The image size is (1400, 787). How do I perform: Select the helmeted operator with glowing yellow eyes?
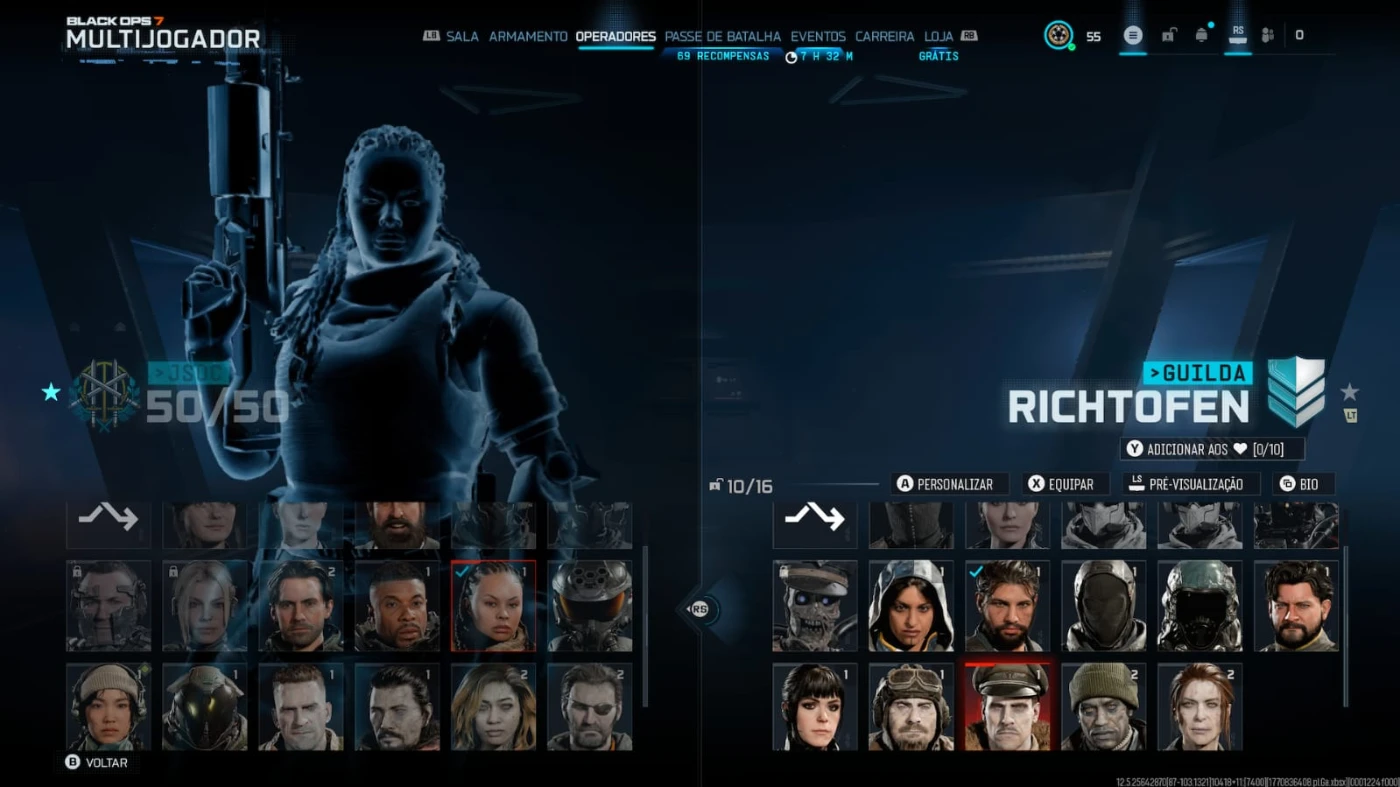coord(205,706)
